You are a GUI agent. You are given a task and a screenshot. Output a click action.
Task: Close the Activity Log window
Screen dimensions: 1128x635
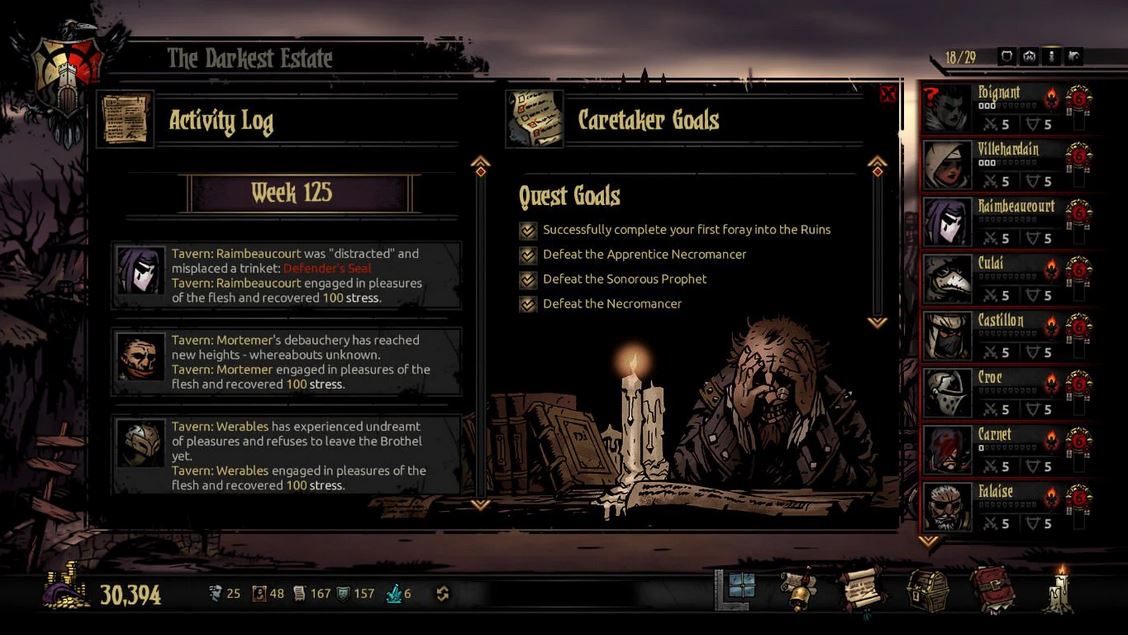(x=887, y=95)
